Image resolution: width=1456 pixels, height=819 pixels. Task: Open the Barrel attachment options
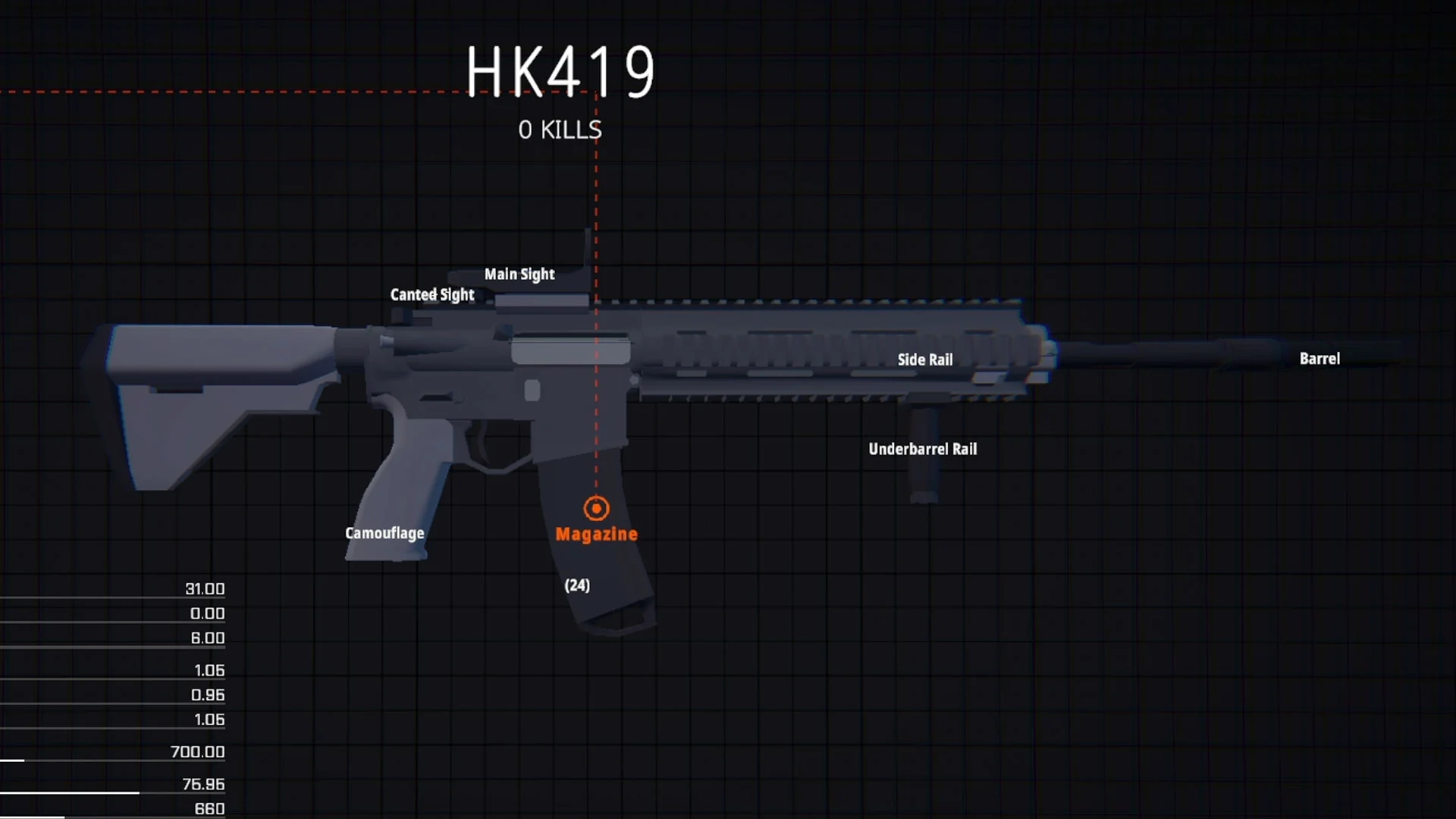1319,358
